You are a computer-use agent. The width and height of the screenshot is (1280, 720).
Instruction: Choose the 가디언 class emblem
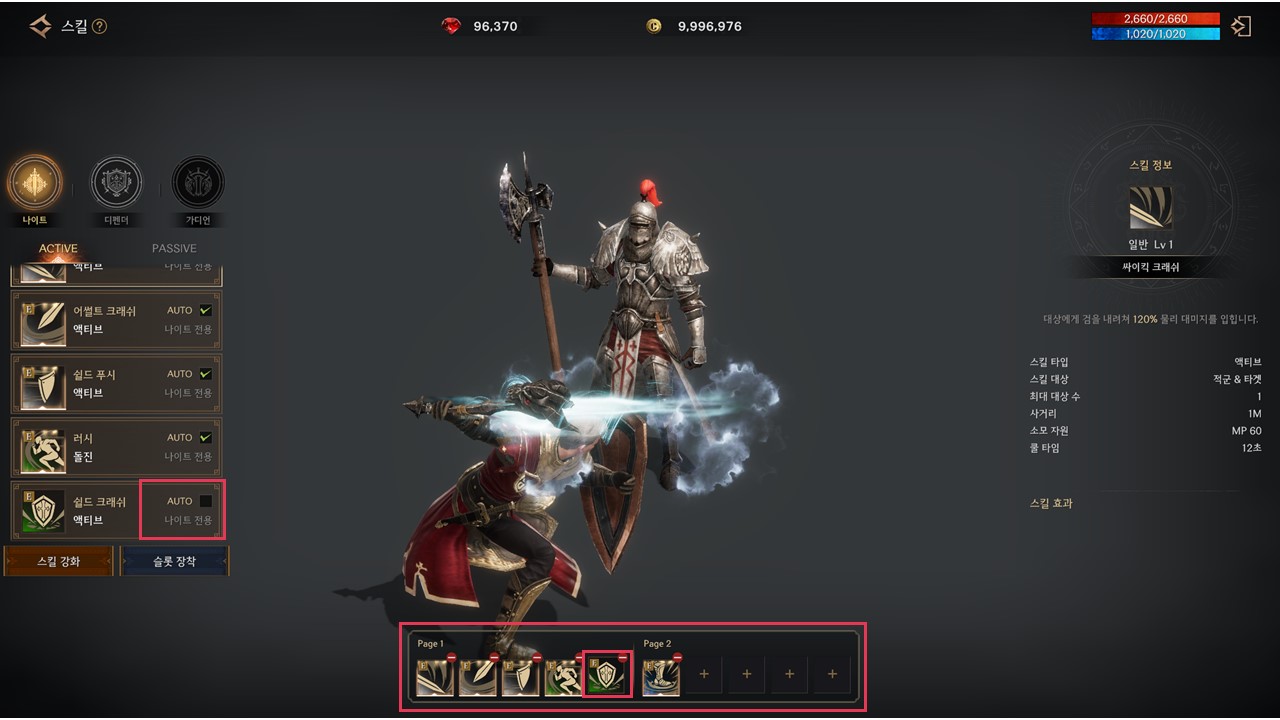[198, 184]
